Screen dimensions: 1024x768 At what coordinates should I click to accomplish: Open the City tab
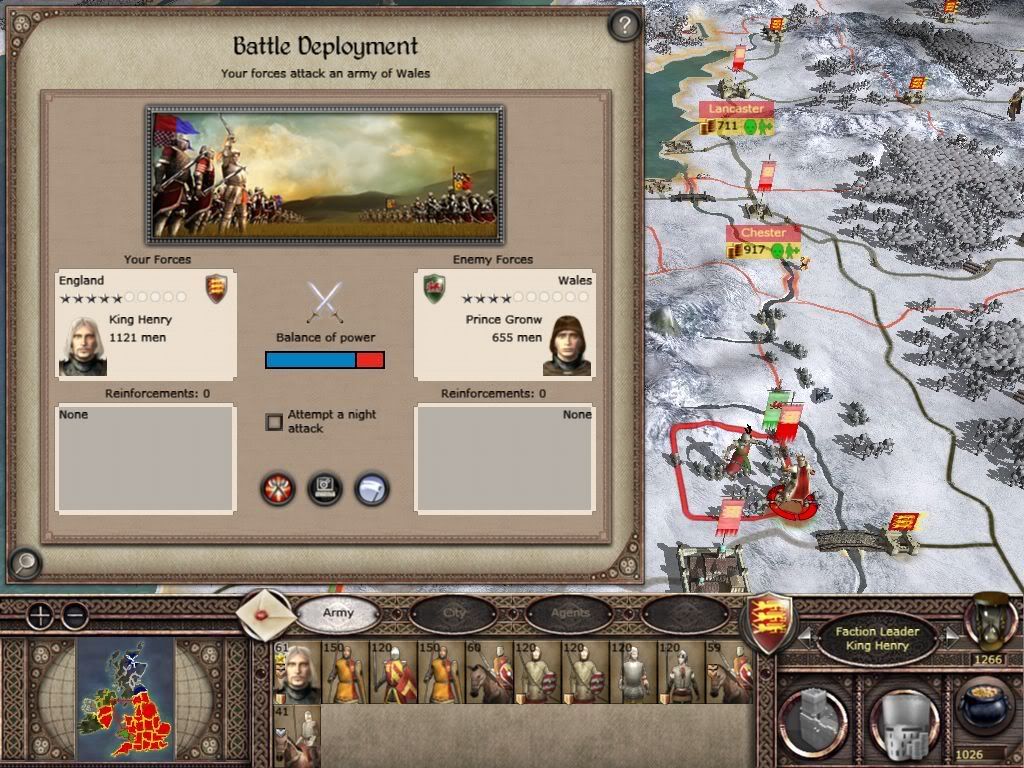pos(455,613)
